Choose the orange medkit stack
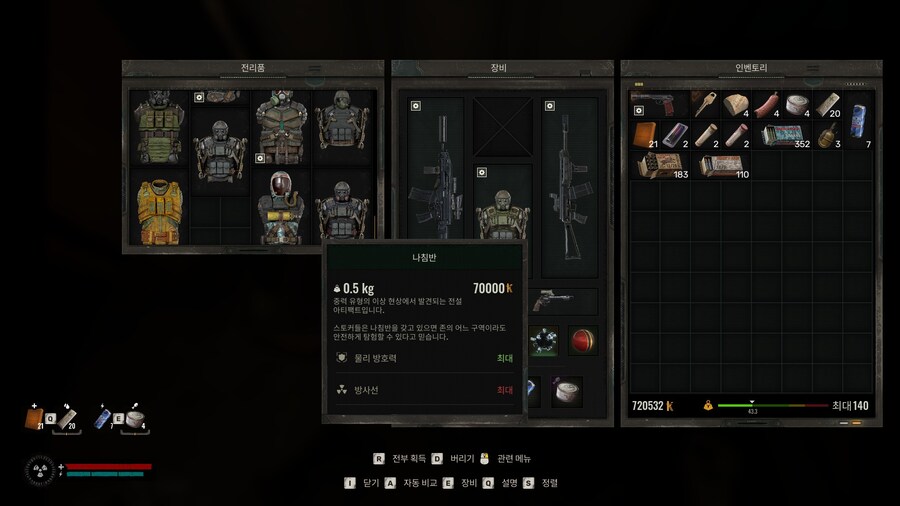Screen dimensions: 900x506 click(645, 136)
